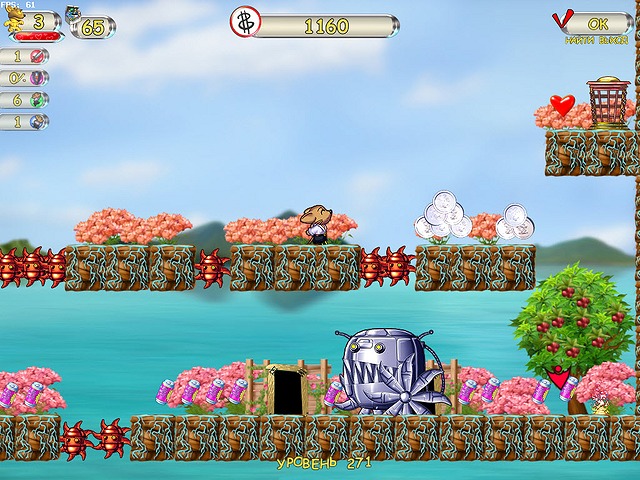Select the red crossed-out weapon icon
Viewport: 640px width, 480px height.
click(38, 56)
